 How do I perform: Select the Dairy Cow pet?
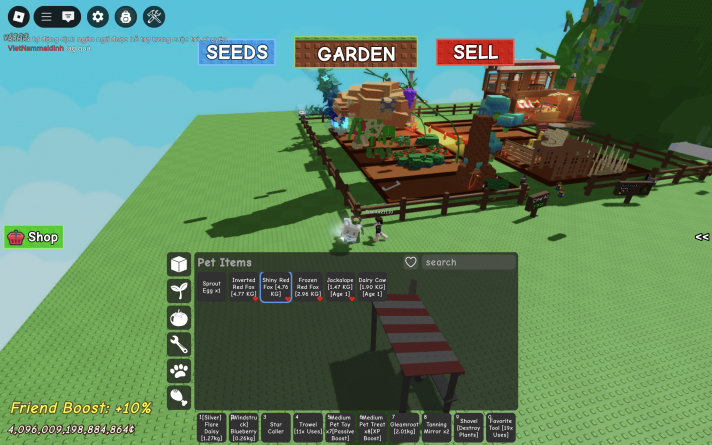pos(372,287)
